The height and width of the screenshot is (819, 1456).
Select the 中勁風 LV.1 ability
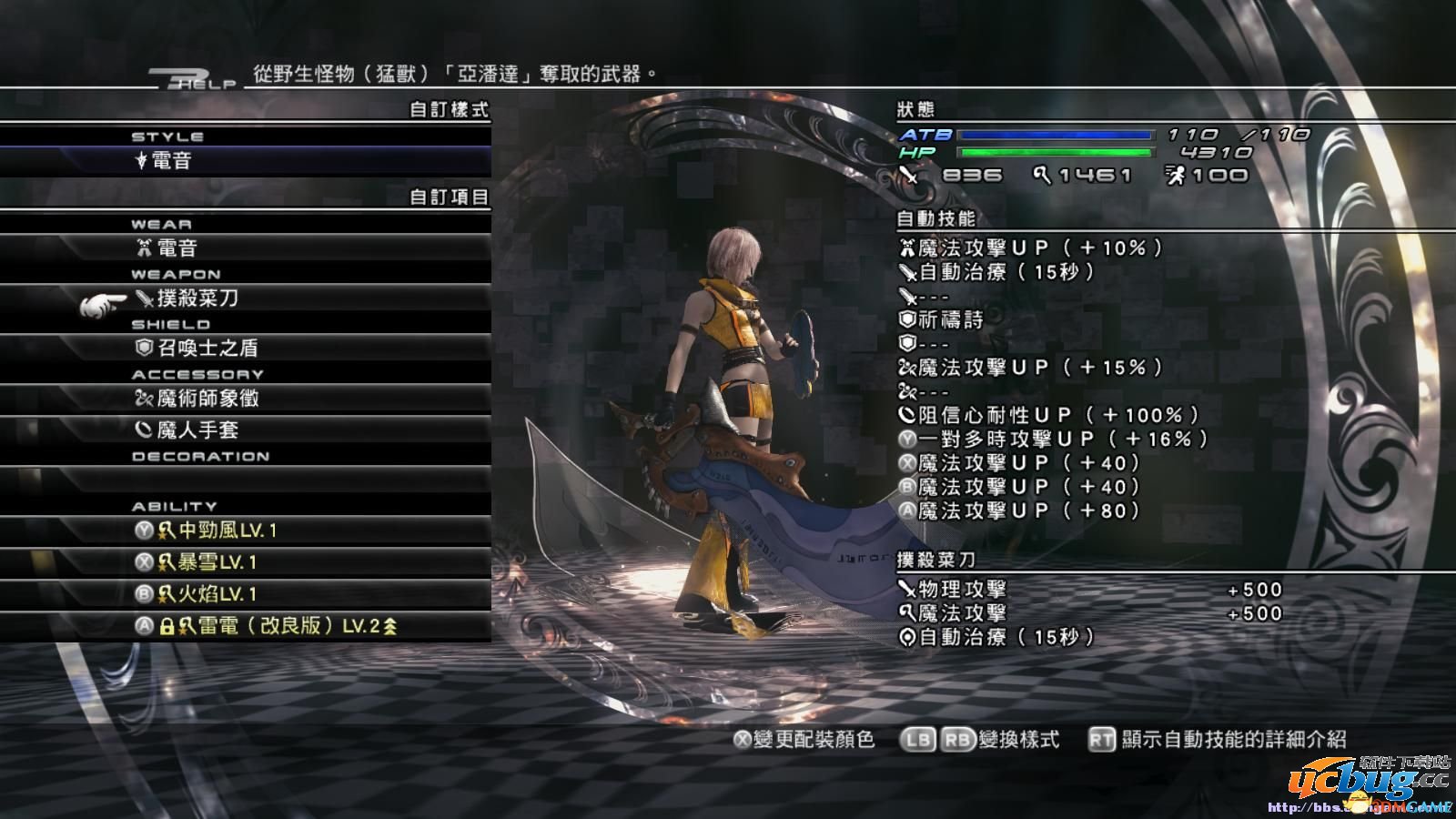[246, 530]
